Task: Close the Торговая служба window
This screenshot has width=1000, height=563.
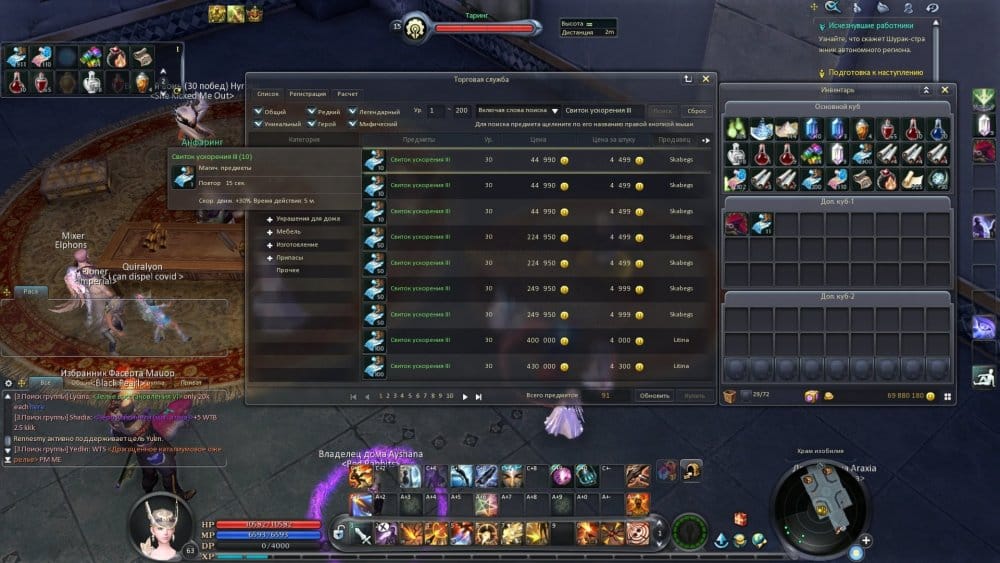Action: tap(706, 78)
